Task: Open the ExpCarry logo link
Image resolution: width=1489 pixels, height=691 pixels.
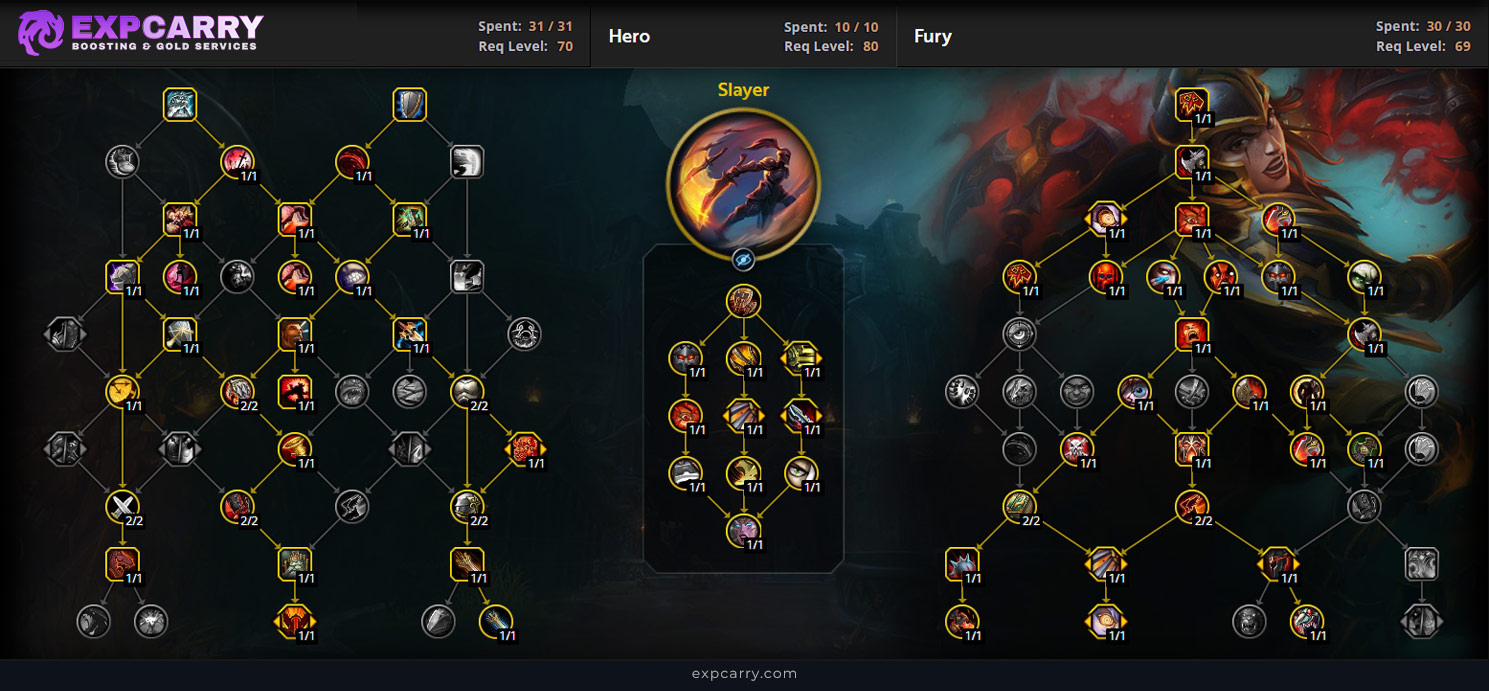Action: pos(140,33)
